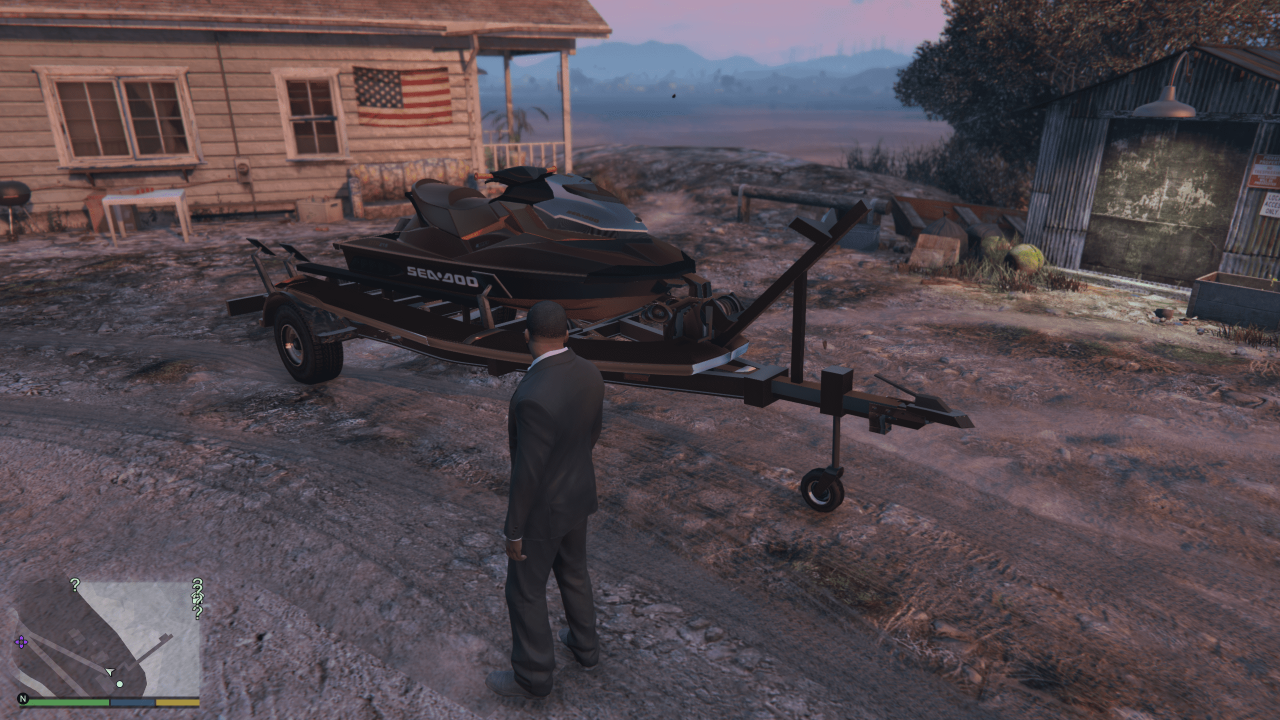Screen dimensions: 1280x720
Task: Click the briefcase-style blip among the stacked markers
Action: [197, 600]
